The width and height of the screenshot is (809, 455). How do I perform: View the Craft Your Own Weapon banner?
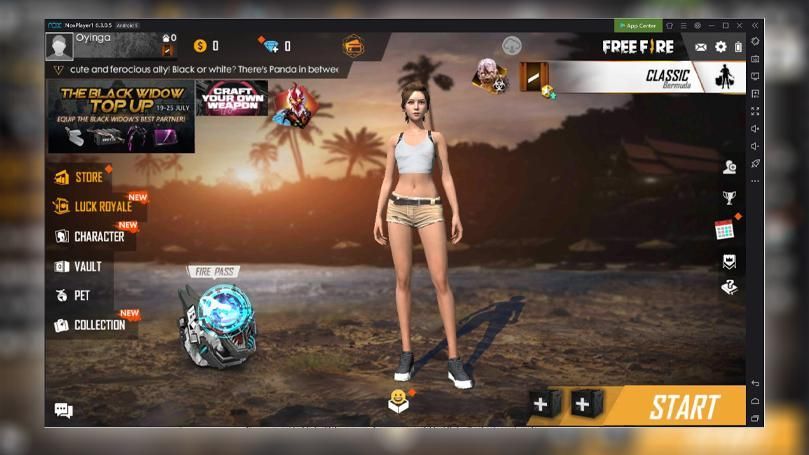(x=232, y=98)
